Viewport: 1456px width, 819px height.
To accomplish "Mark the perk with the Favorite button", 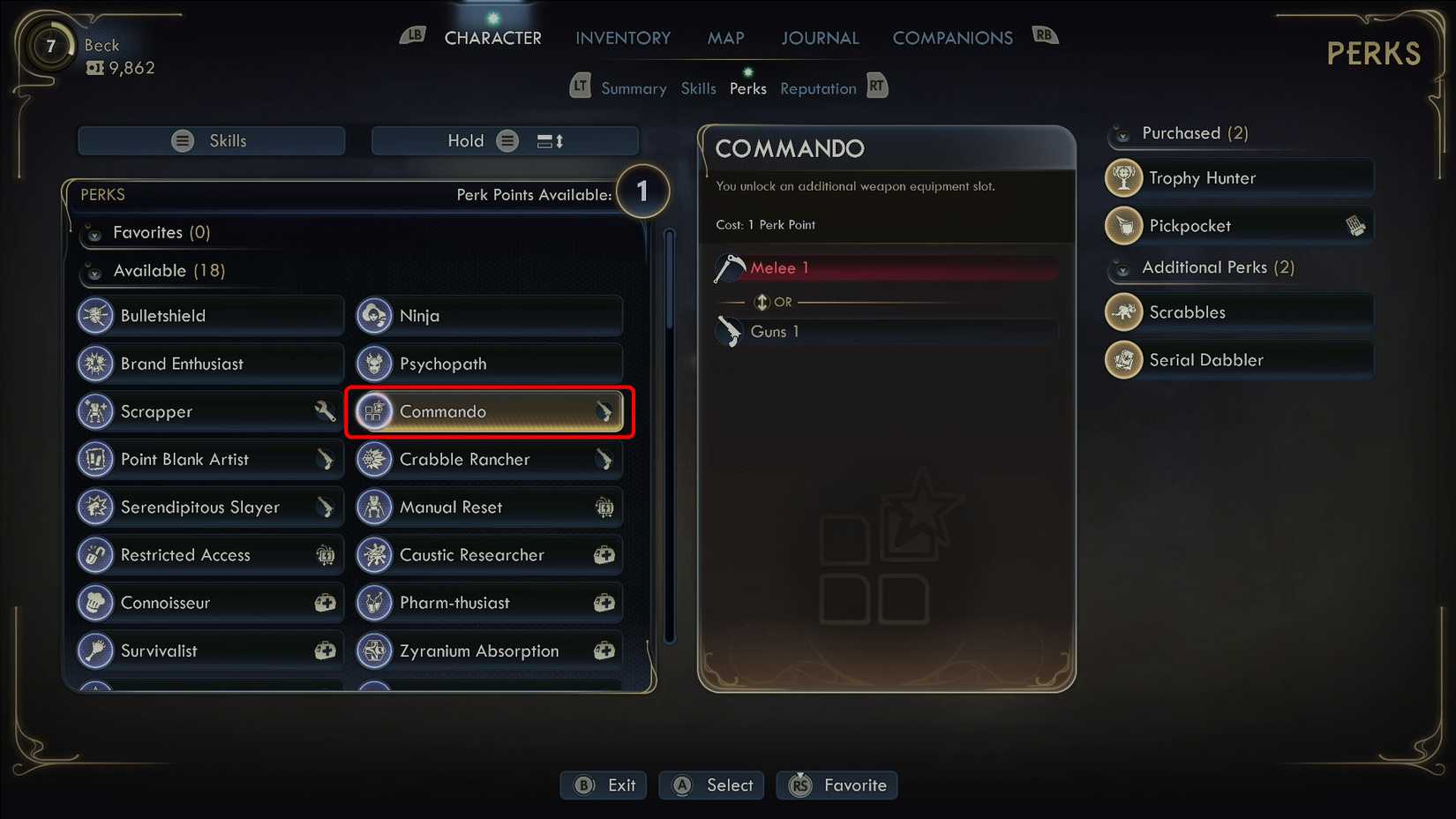I will pos(837,785).
